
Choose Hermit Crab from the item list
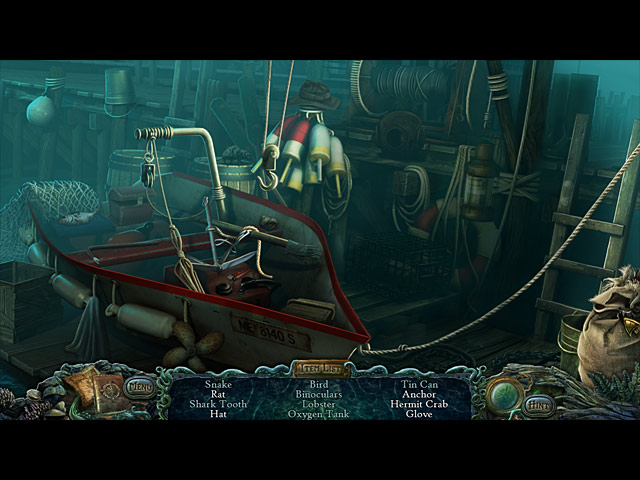pos(420,404)
